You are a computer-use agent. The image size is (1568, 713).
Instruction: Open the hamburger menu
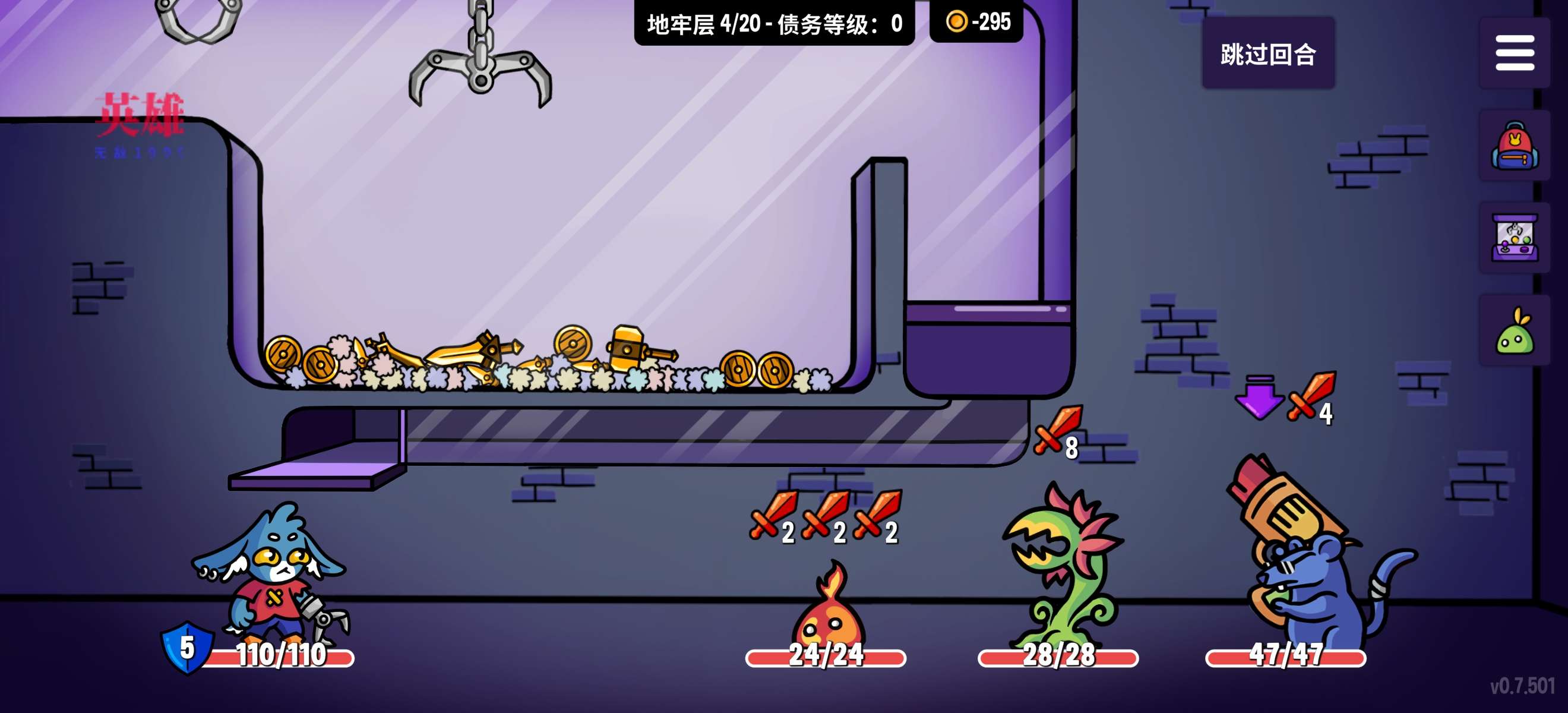(x=1514, y=53)
